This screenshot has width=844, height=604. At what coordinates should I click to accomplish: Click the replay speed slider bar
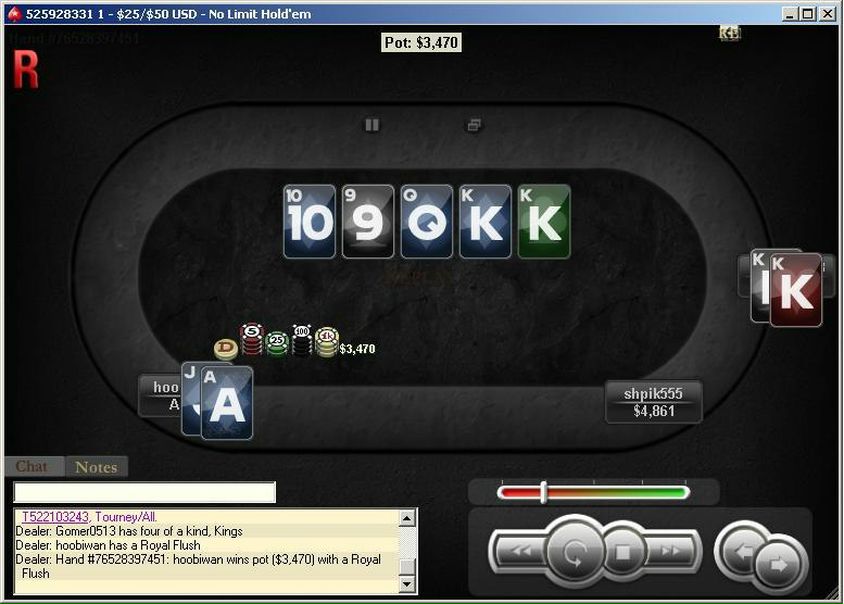tap(593, 492)
